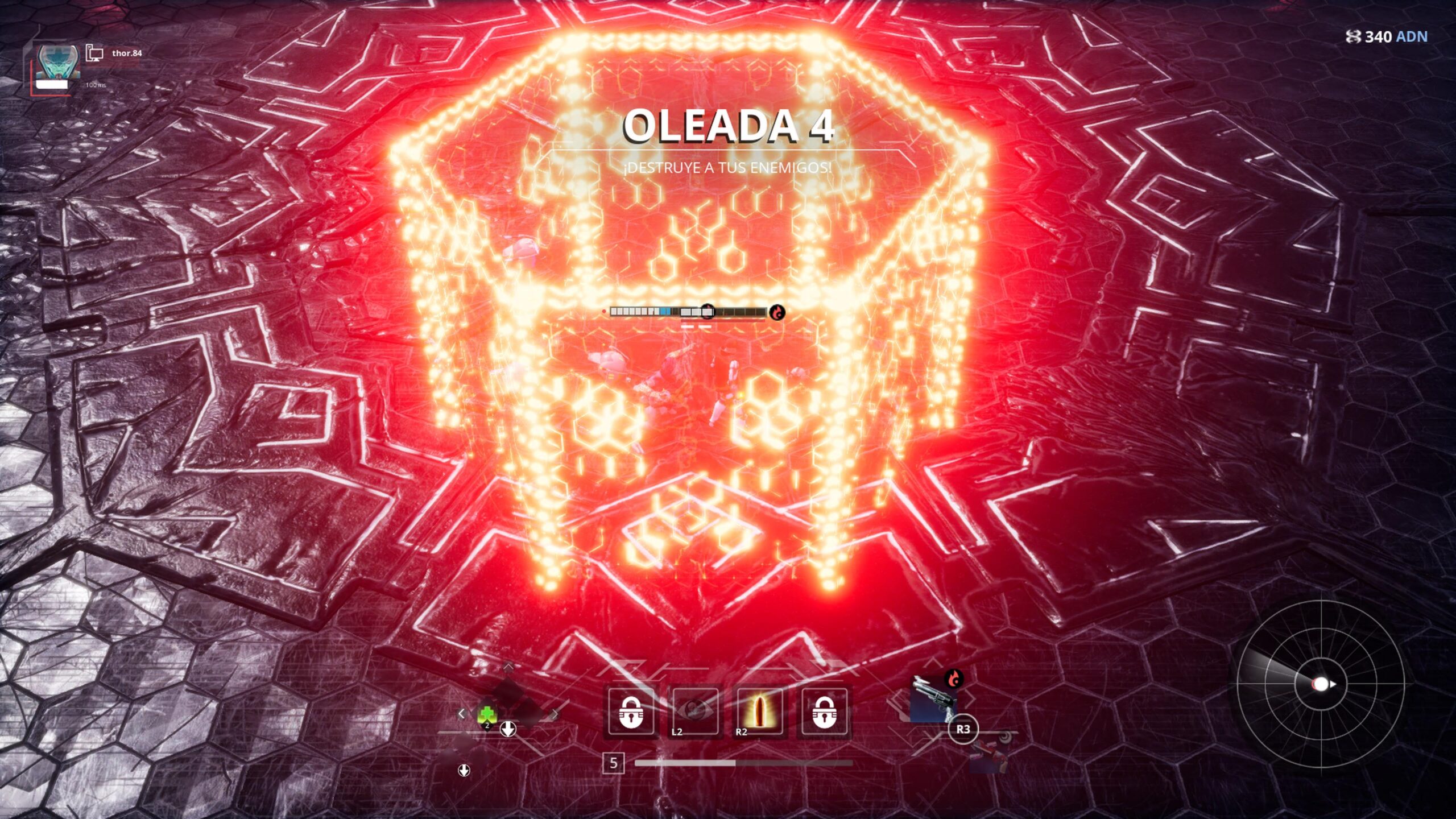Cycle consumables with the left arrow
The height and width of the screenshot is (819, 1456).
tap(461, 713)
